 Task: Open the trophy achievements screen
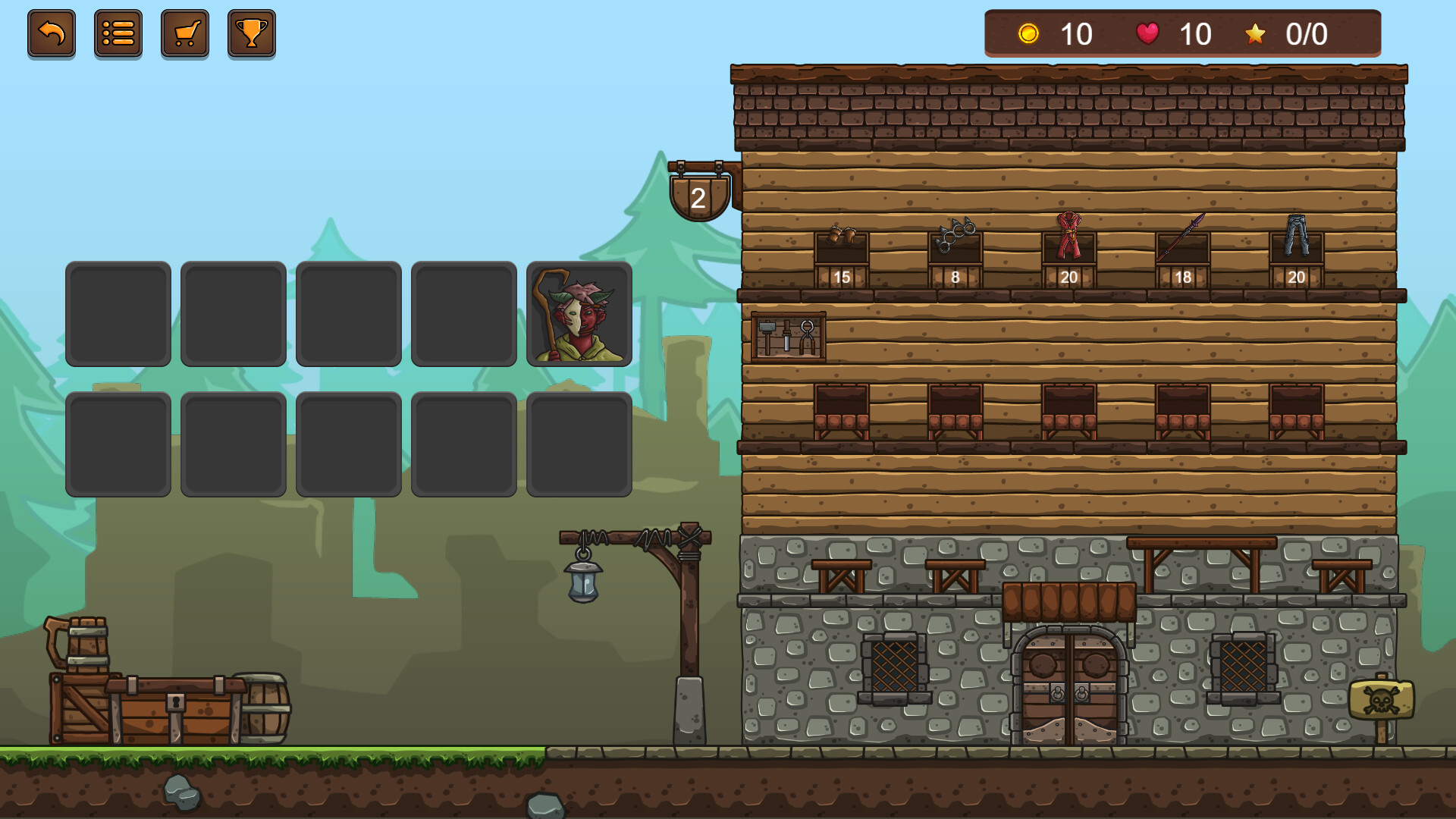click(251, 33)
